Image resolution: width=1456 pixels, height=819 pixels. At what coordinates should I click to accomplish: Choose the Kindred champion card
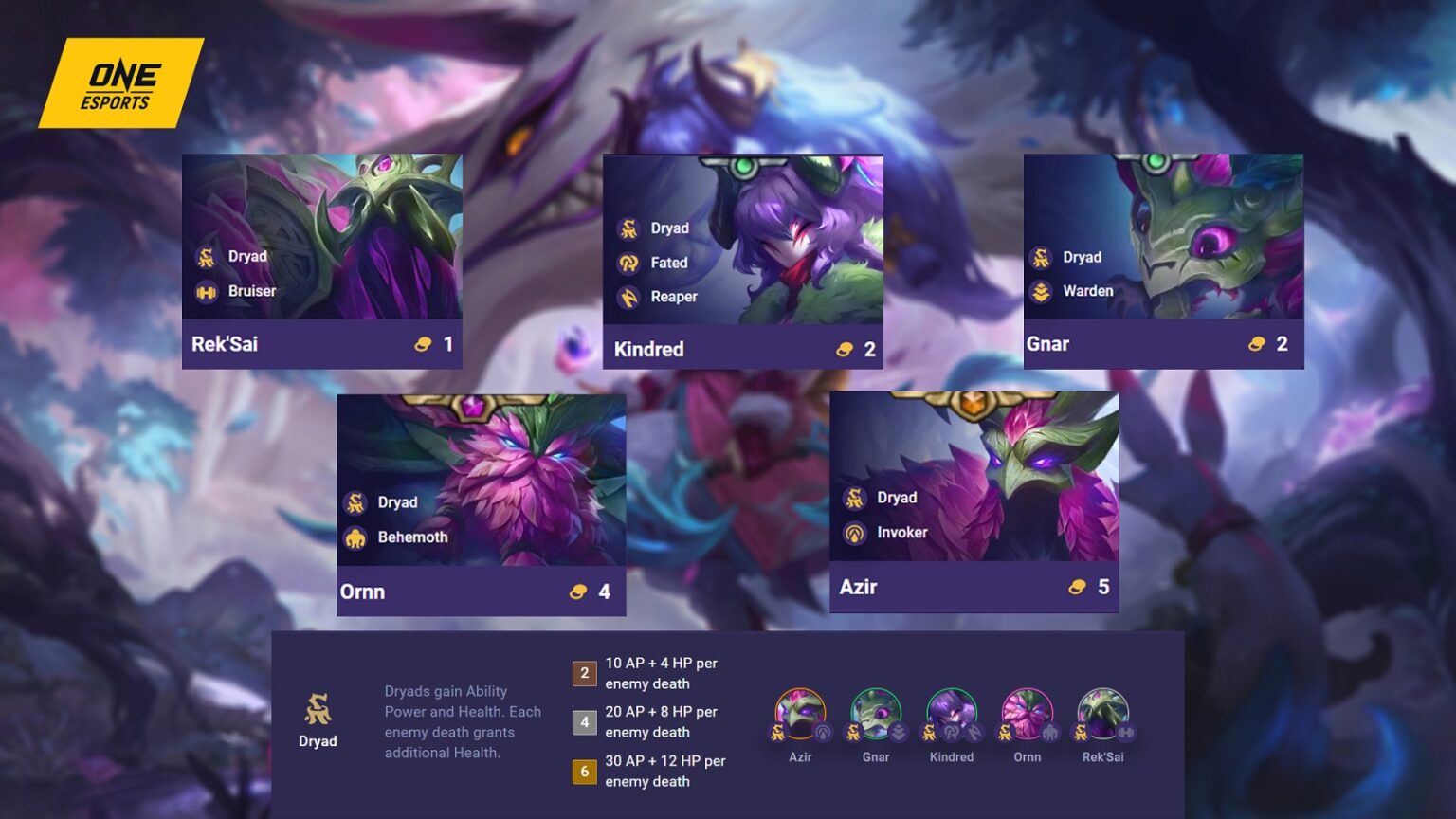coord(743,261)
